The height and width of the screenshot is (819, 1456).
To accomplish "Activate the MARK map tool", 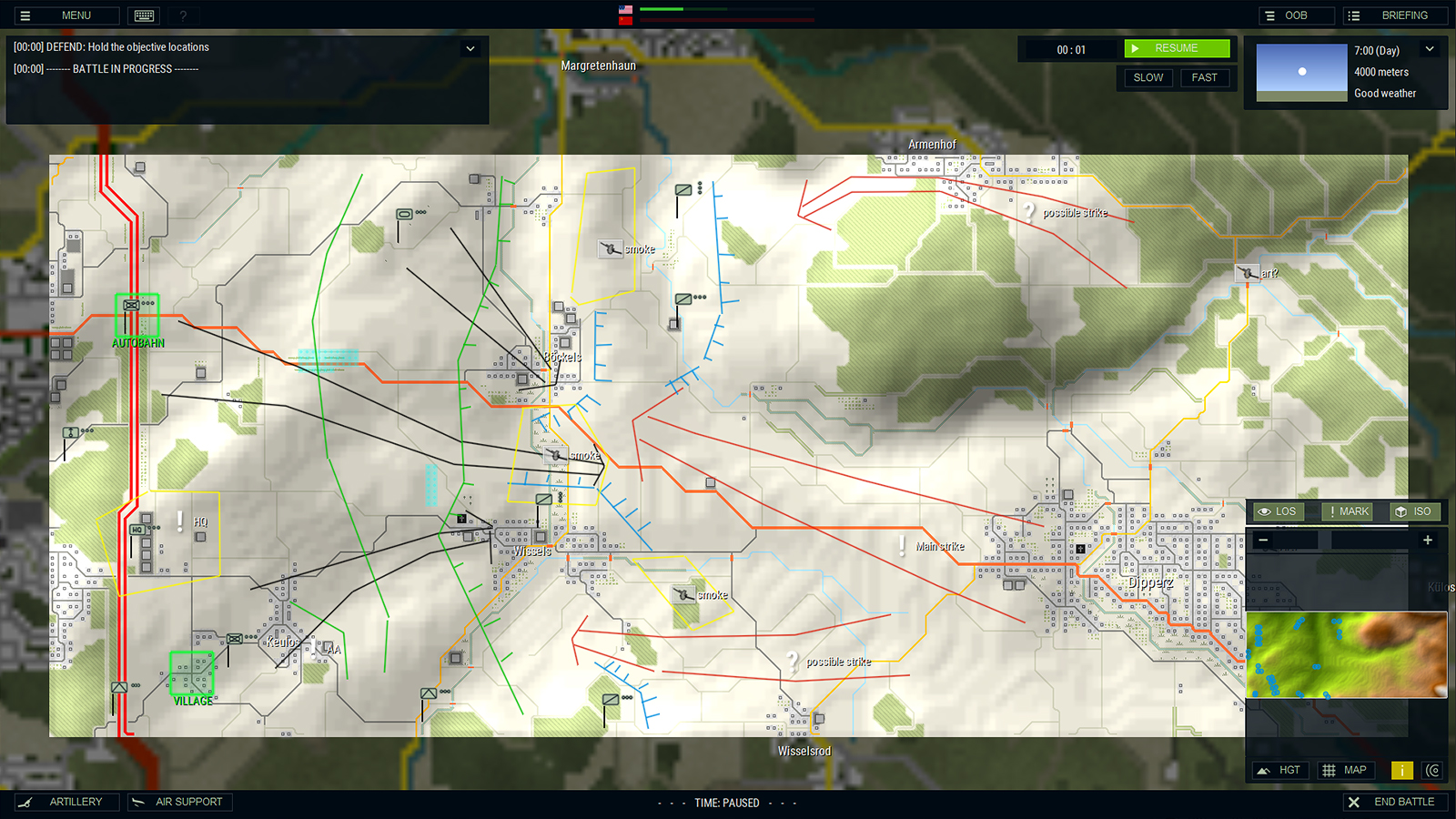I will pos(1347,511).
